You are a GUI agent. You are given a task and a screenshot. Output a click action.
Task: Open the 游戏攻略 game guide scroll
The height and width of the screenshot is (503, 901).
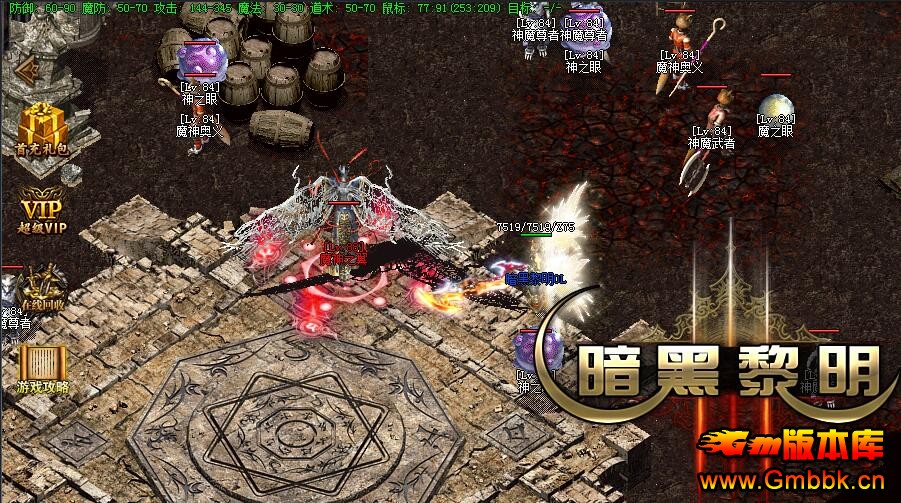[42, 365]
